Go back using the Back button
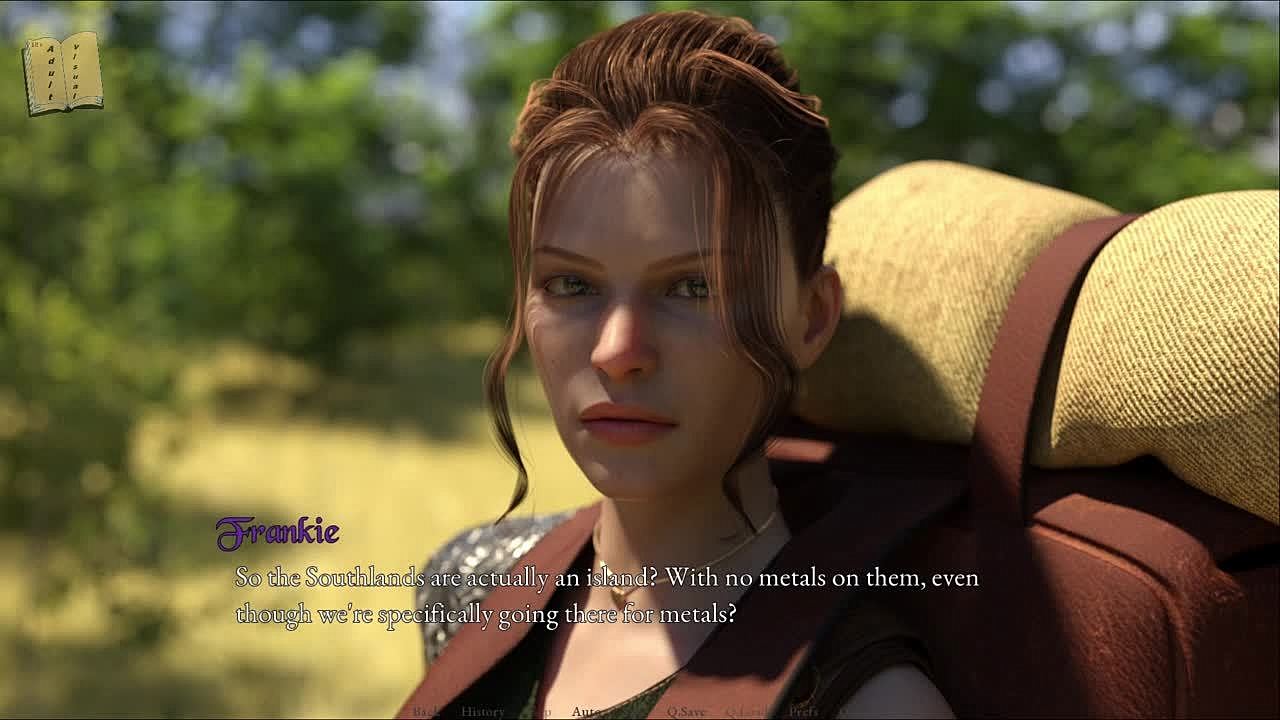The height and width of the screenshot is (720, 1280). tap(426, 712)
